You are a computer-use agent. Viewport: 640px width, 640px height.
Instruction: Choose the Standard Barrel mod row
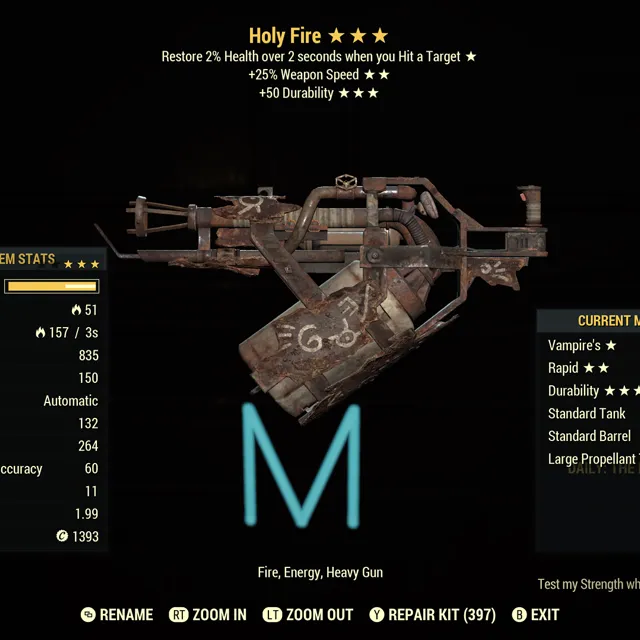click(589, 436)
